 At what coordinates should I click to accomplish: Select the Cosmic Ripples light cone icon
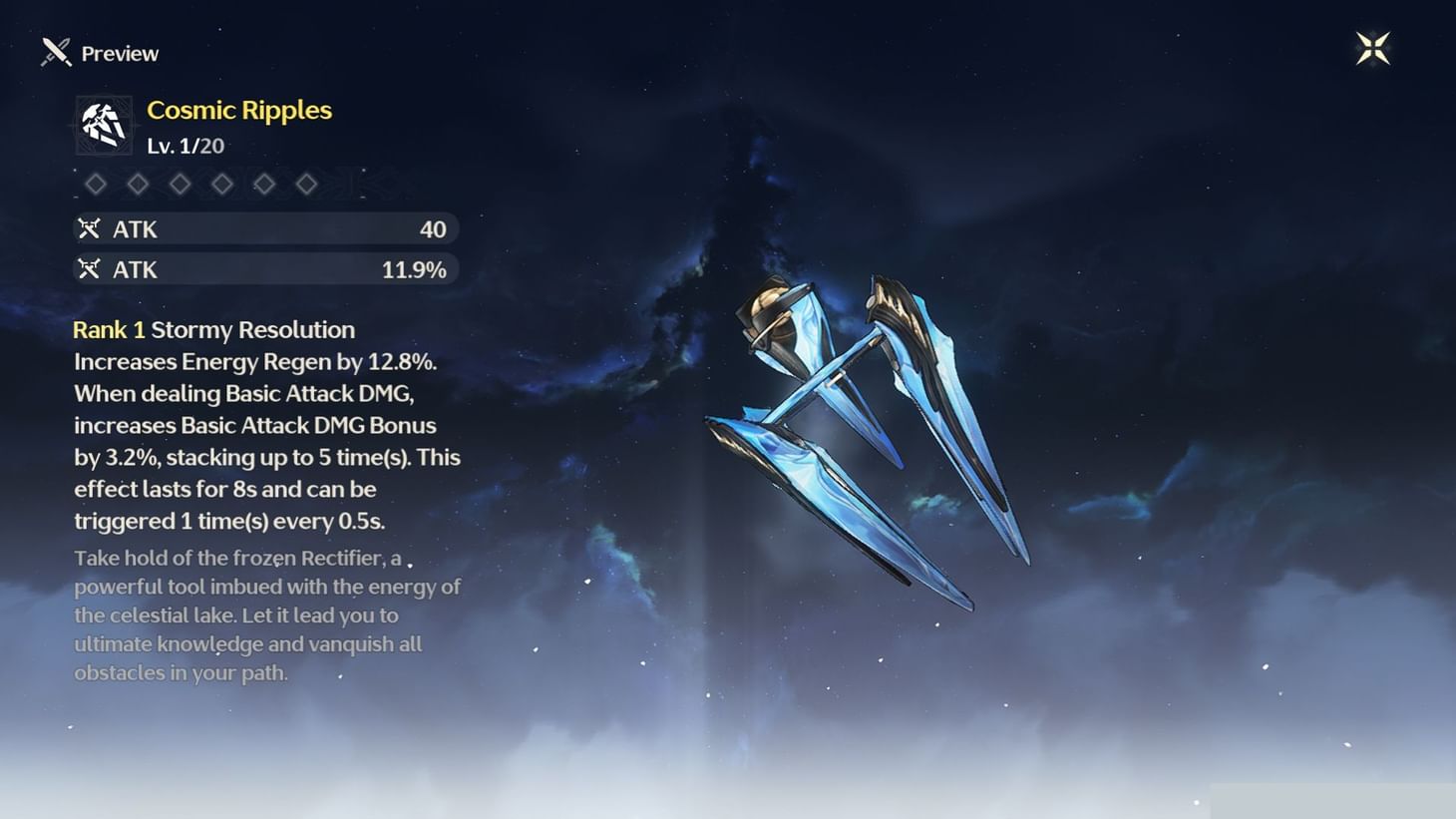point(103,123)
